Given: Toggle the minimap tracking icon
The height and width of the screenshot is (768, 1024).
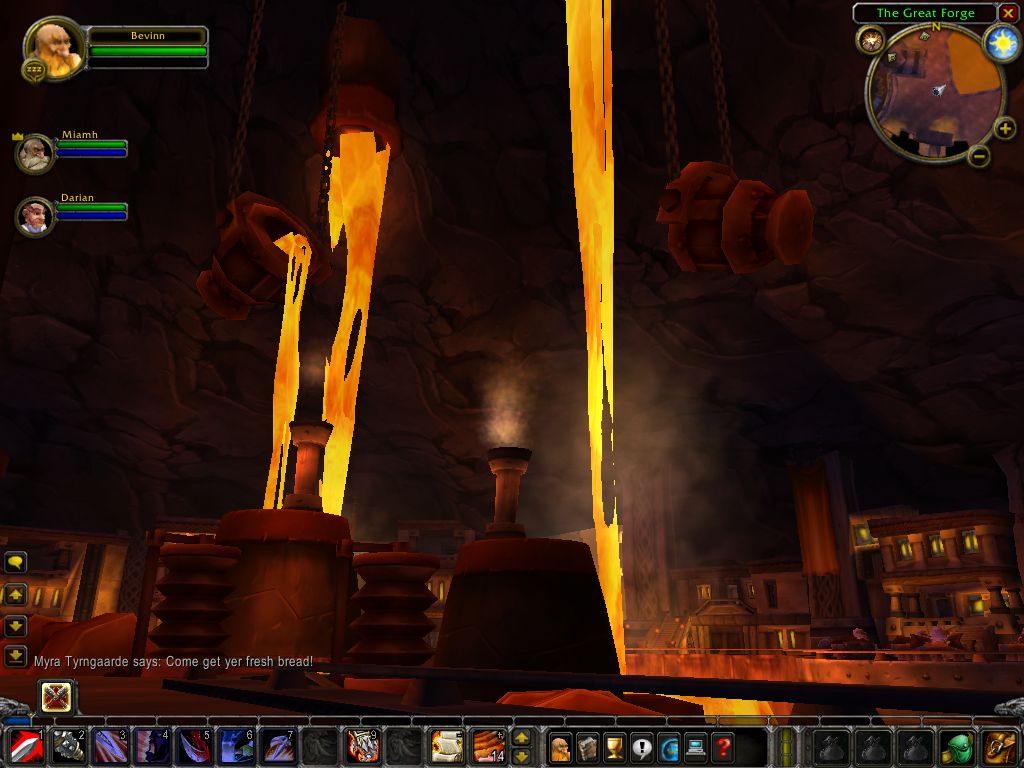Looking at the screenshot, I should [869, 40].
